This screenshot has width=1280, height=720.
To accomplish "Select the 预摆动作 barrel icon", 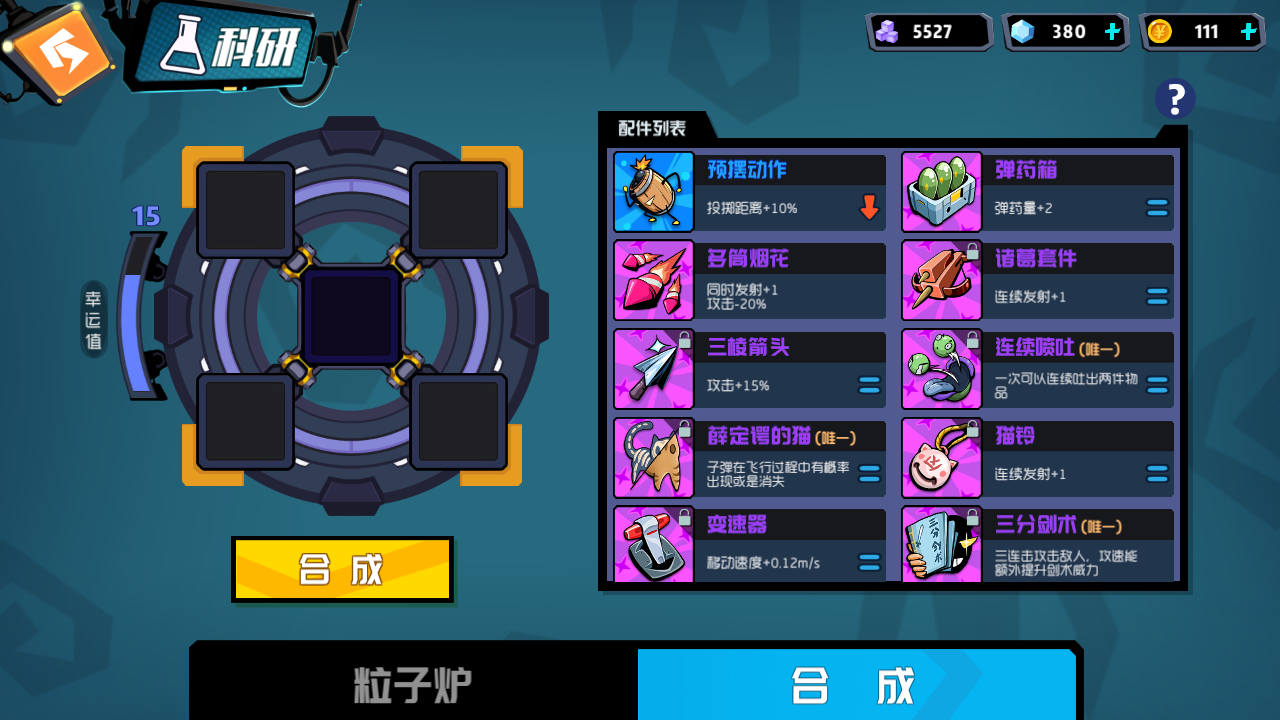I will (653, 190).
